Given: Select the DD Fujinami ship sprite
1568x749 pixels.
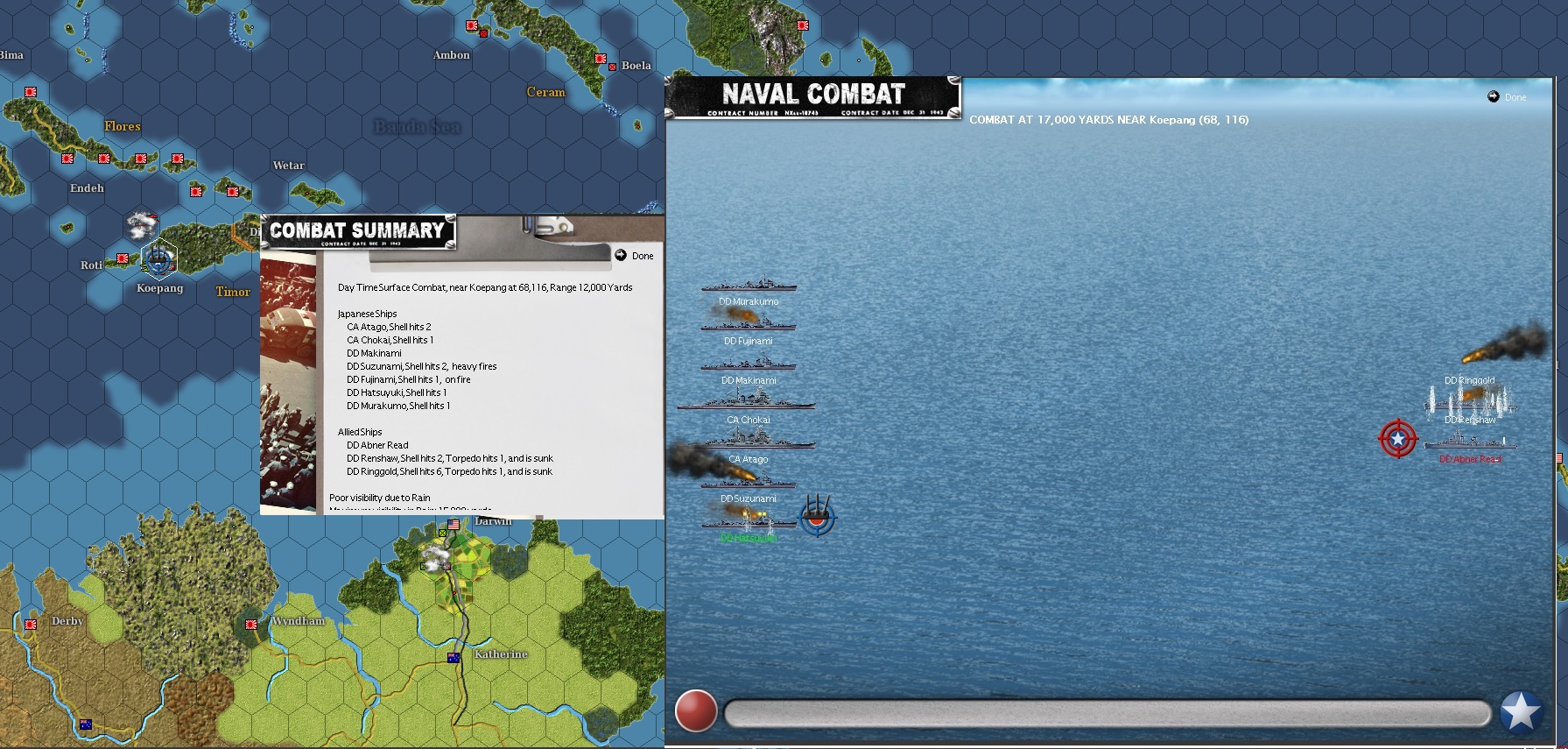Looking at the screenshot, I should pos(749,327).
